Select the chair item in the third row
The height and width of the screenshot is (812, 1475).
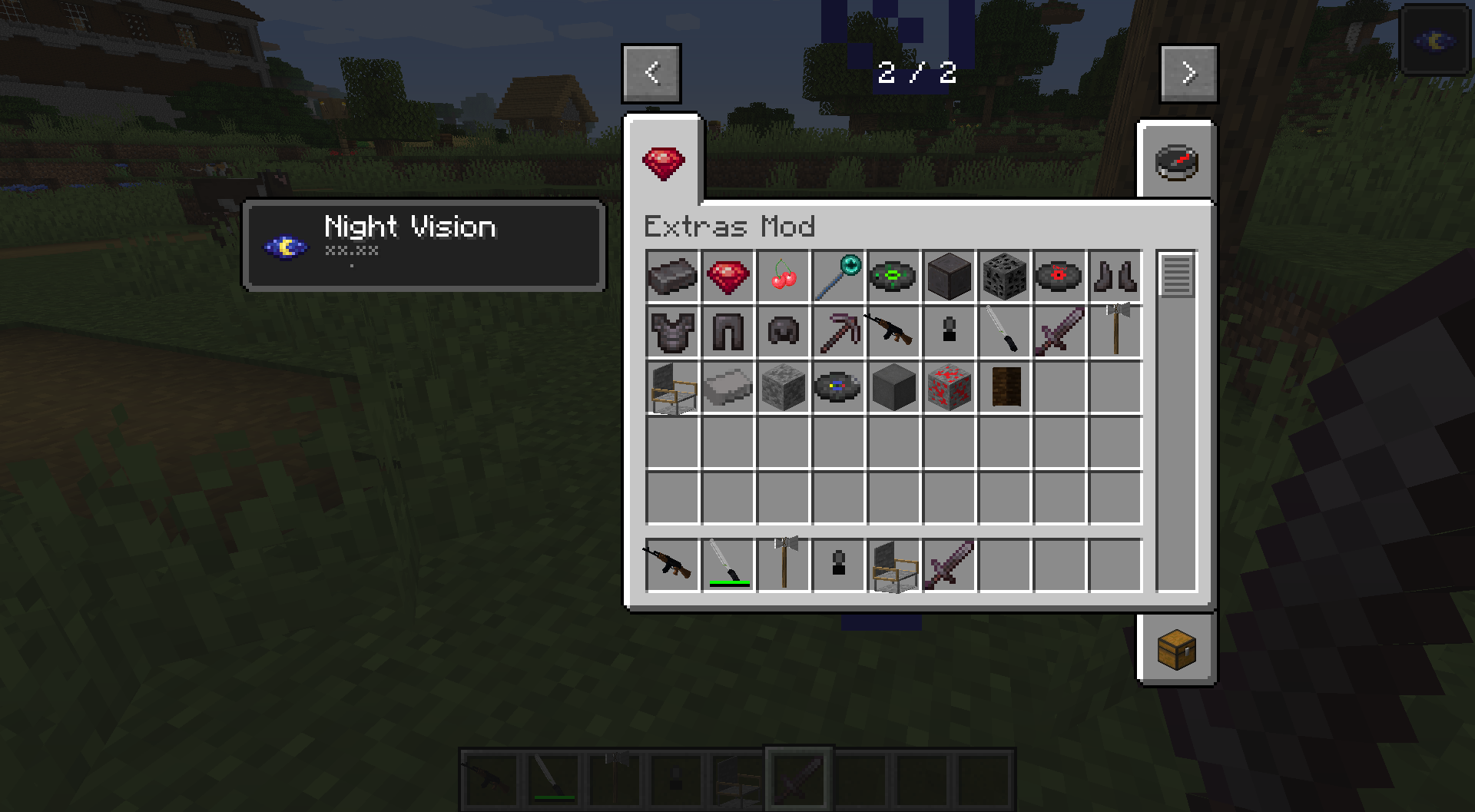point(672,388)
